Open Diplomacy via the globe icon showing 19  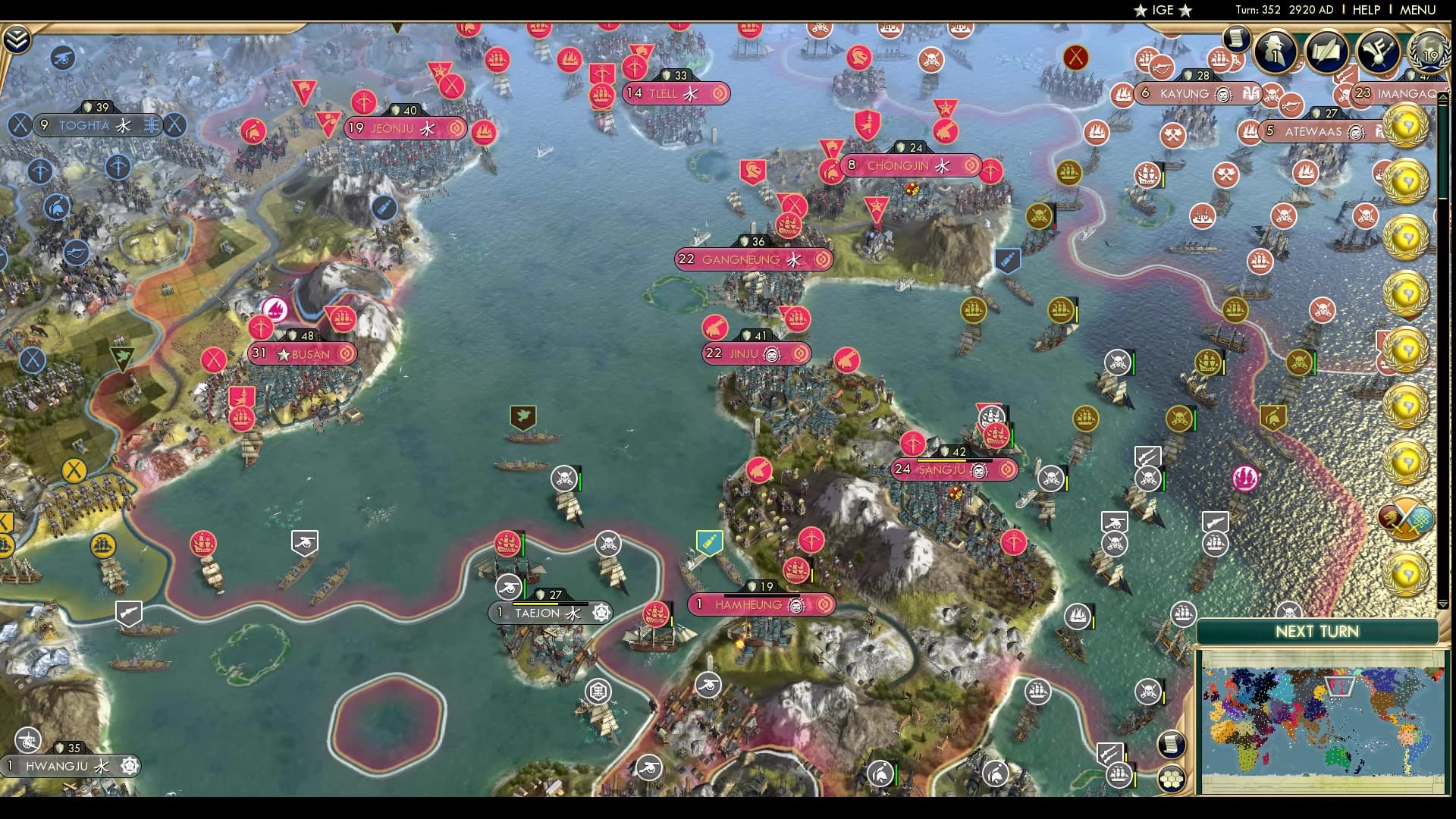coord(1429,52)
